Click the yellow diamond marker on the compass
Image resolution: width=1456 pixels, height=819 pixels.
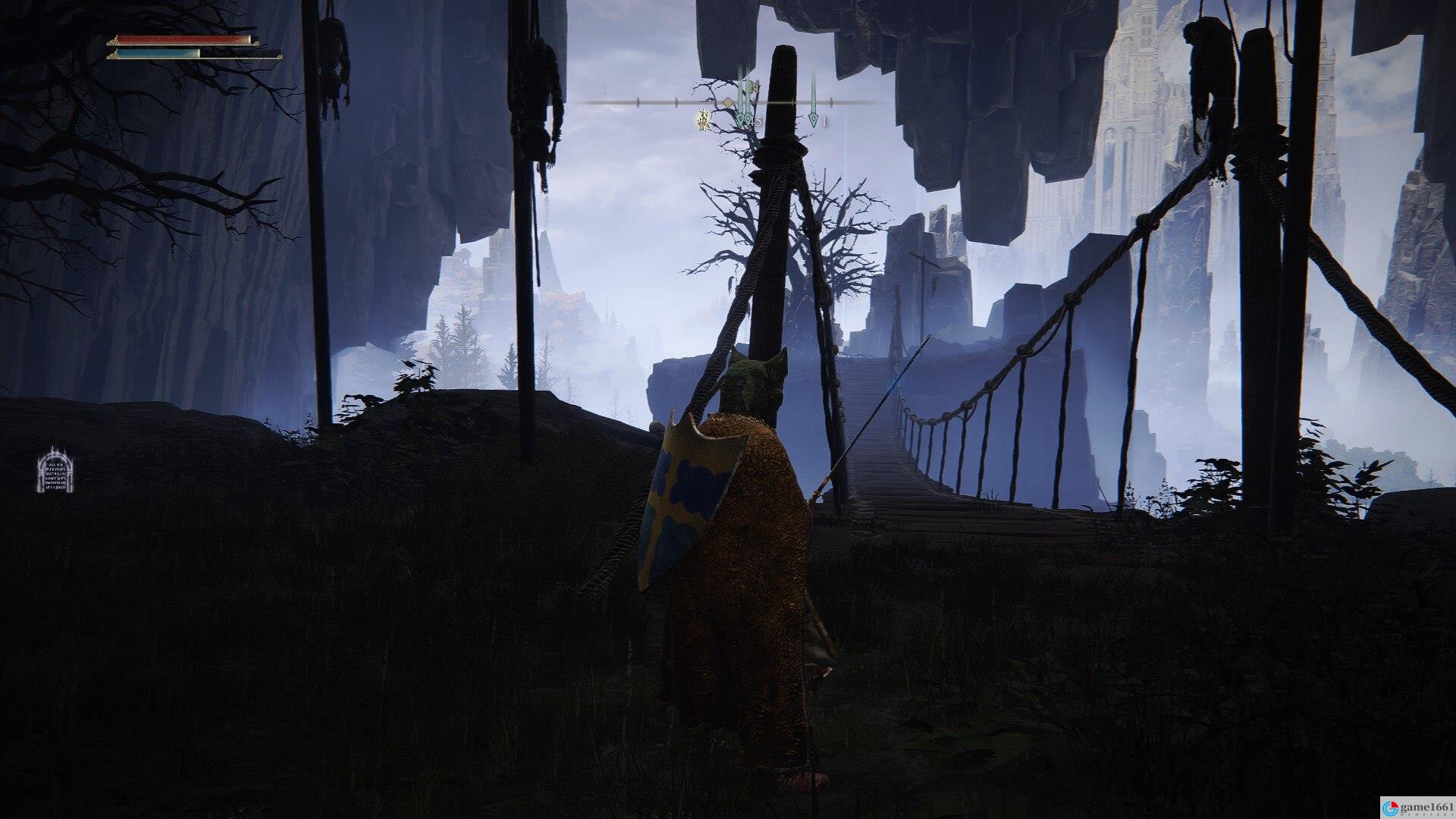(x=727, y=102)
